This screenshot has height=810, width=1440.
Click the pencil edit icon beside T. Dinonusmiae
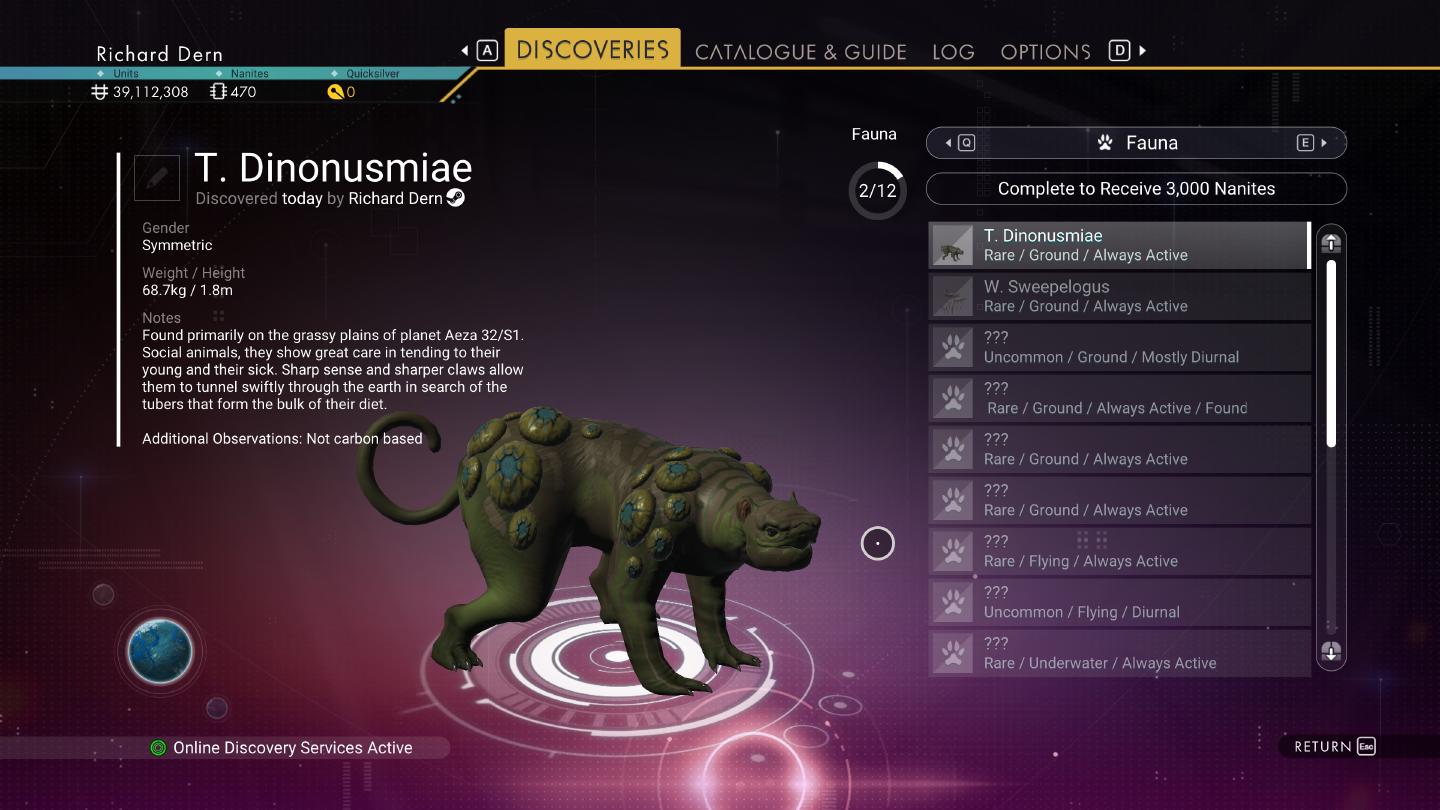click(x=156, y=177)
